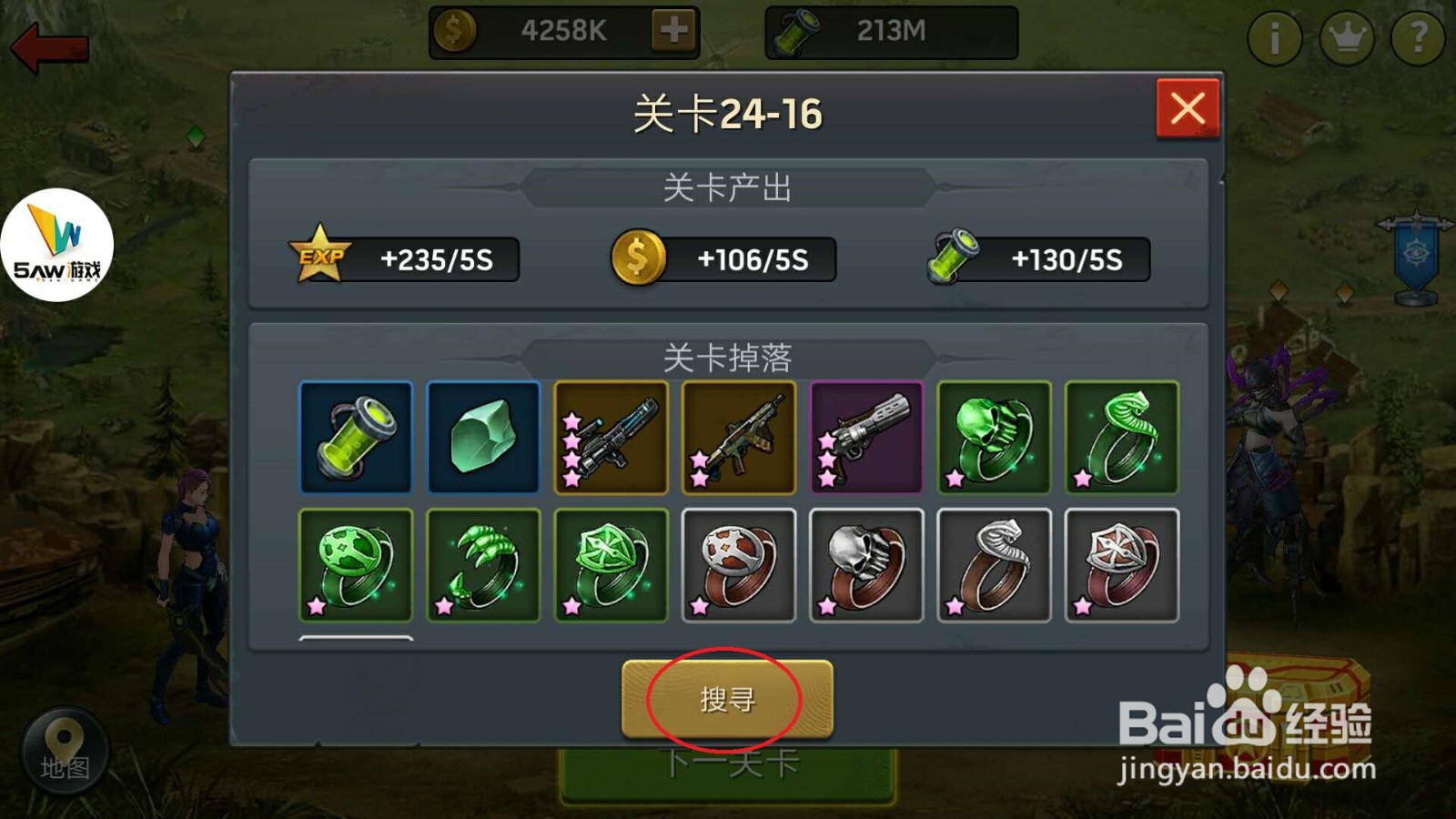Select the green skull ring drop
Viewport: 1456px width, 819px height.
point(994,438)
